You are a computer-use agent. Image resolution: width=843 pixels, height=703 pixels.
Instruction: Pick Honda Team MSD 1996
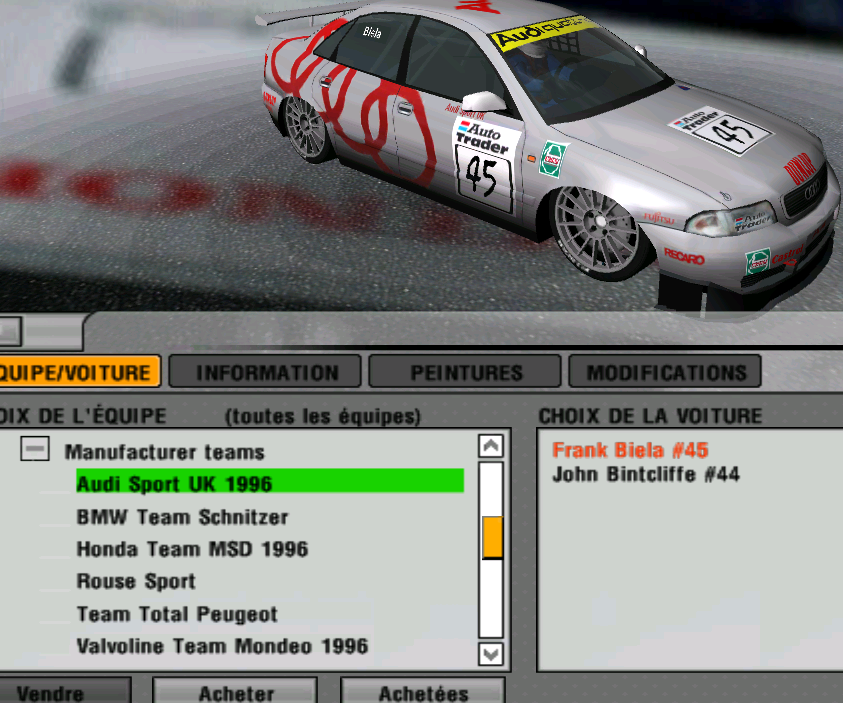pyautogui.click(x=192, y=549)
